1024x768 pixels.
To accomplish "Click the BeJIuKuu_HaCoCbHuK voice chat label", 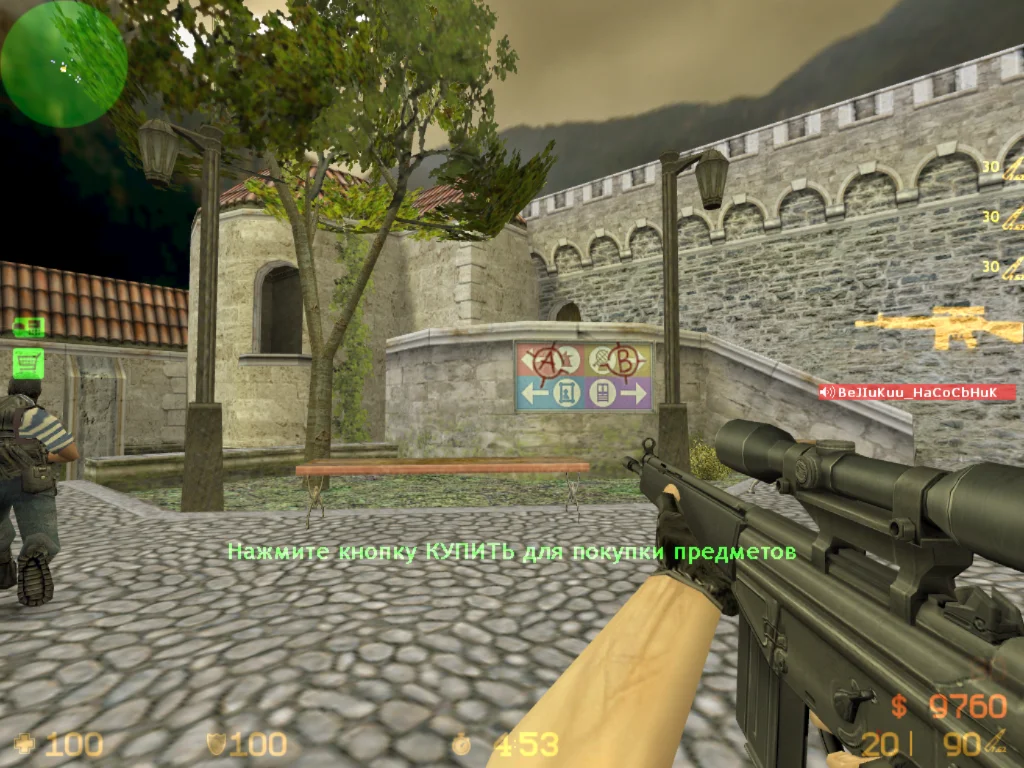I will (916, 393).
